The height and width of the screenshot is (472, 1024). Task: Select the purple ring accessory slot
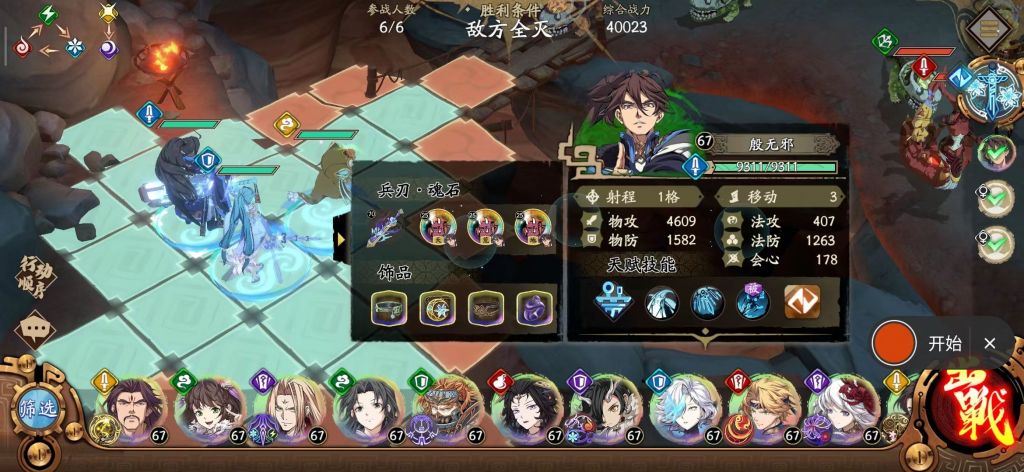533,307
